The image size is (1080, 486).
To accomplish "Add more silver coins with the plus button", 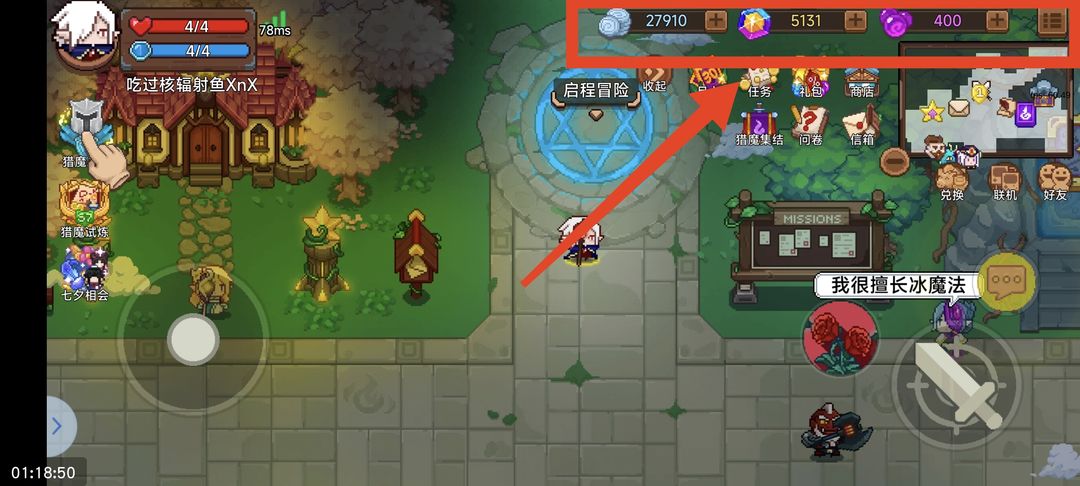I will pos(716,21).
